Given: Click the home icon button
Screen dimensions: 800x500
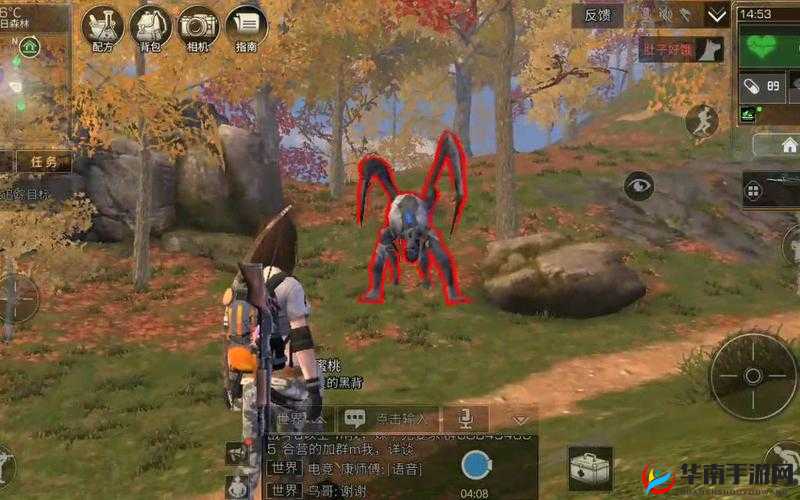Looking at the screenshot, I should 788,145.
